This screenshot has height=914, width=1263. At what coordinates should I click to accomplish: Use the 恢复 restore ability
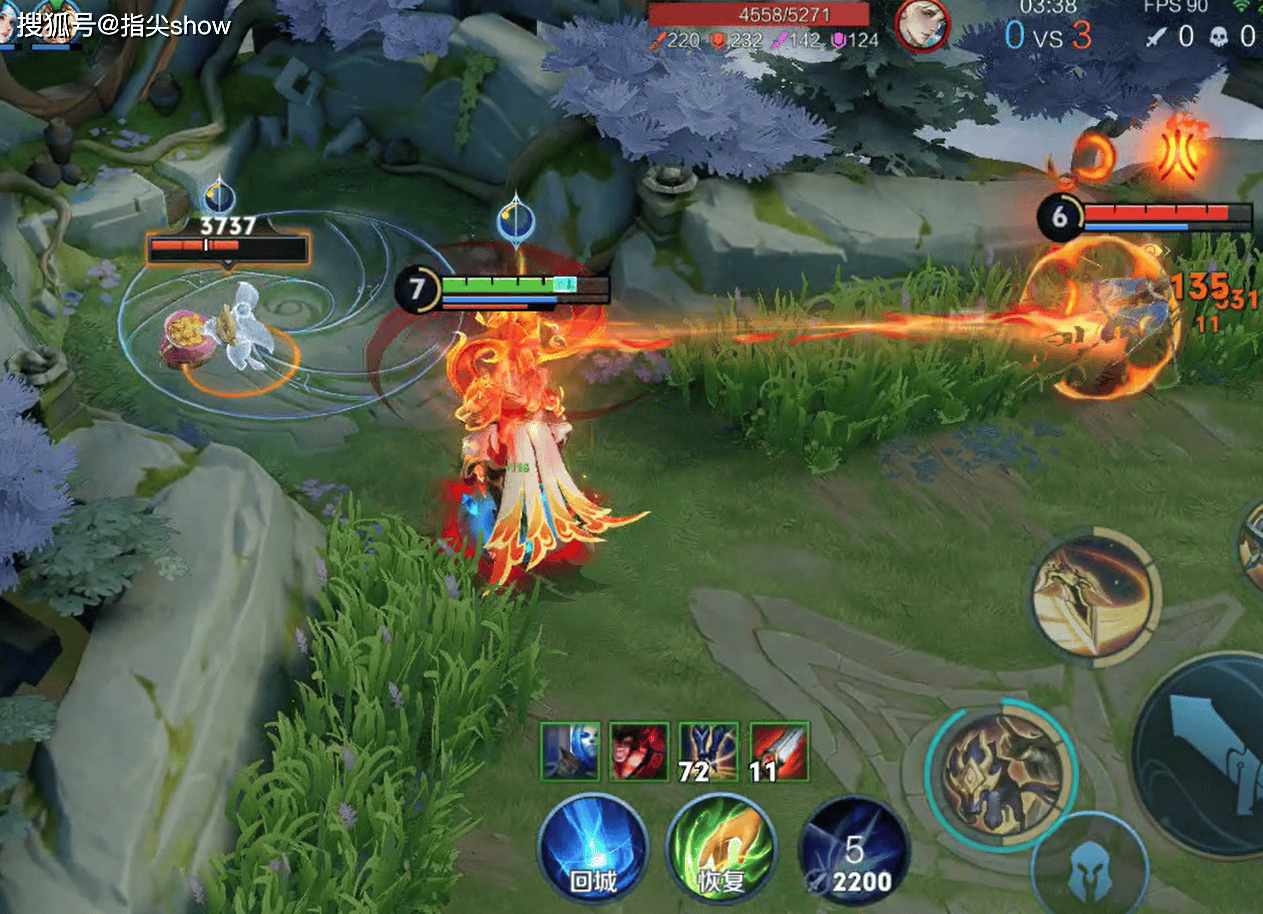point(722,850)
